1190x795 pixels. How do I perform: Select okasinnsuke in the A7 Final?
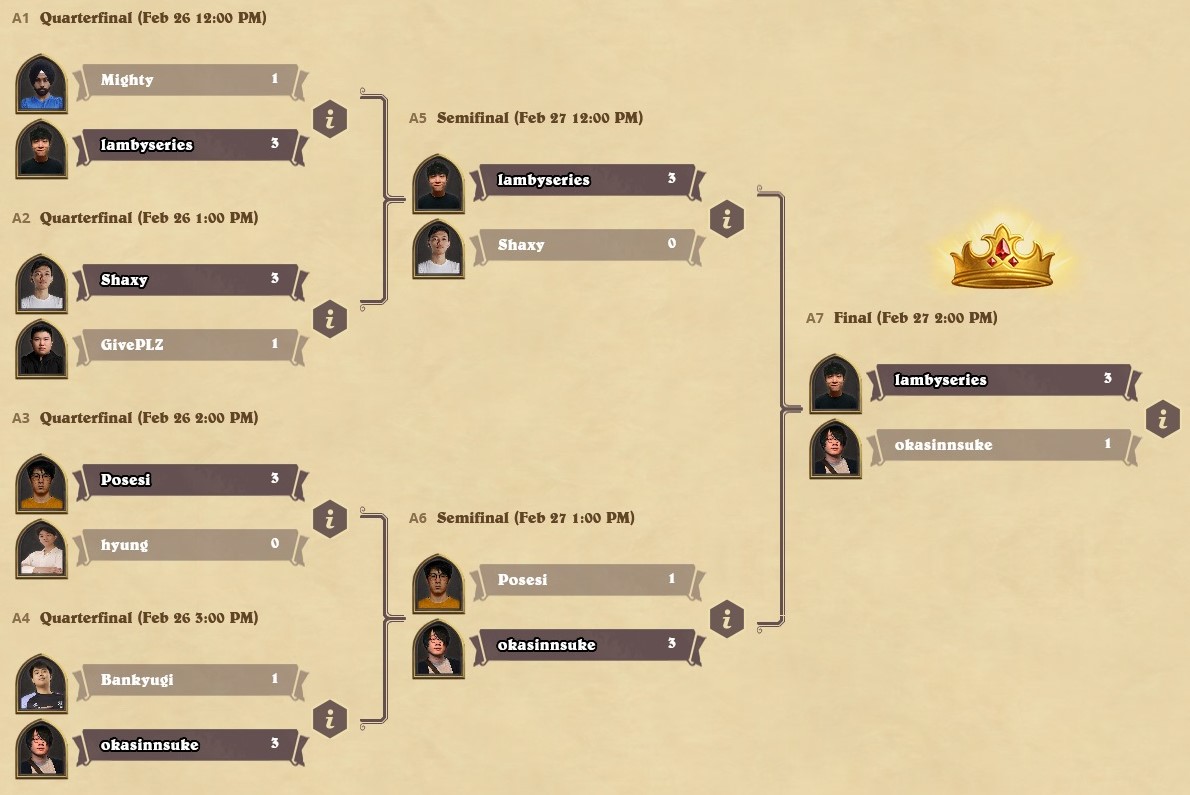[1000, 445]
